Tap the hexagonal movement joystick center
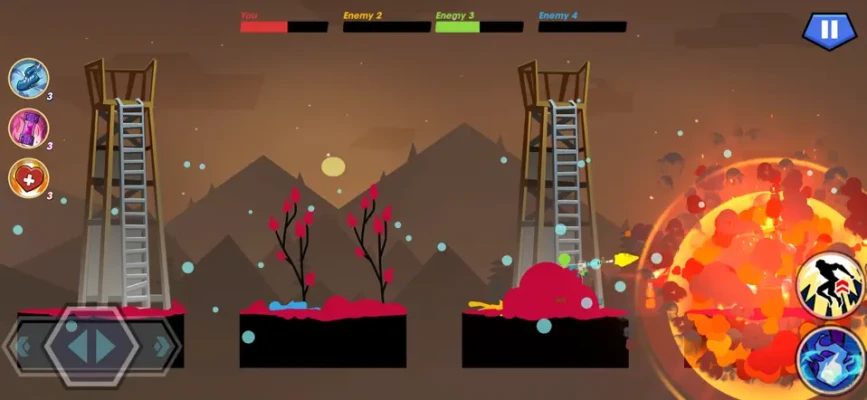The width and height of the screenshot is (867, 400). pyautogui.click(x=91, y=347)
